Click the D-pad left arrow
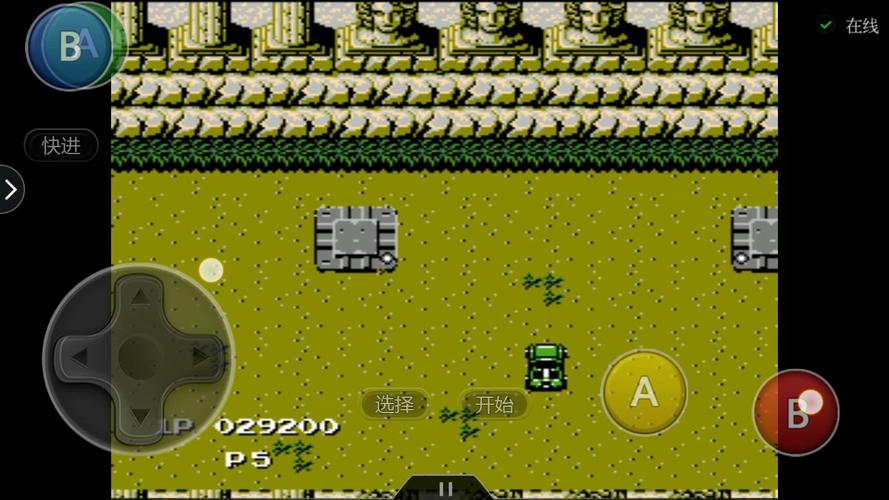889x500 pixels. pos(79,356)
